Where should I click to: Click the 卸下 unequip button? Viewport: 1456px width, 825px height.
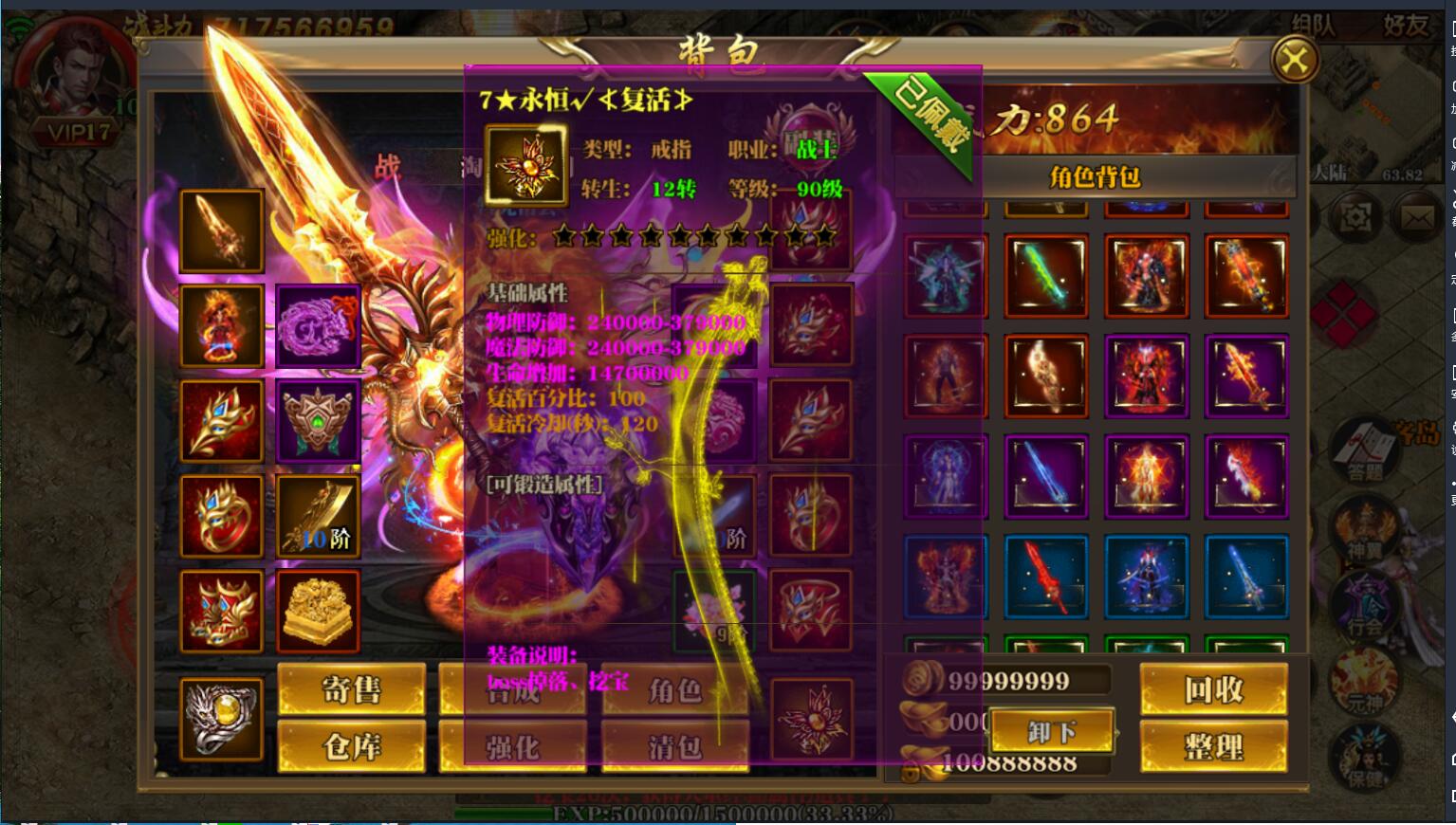point(1051,731)
